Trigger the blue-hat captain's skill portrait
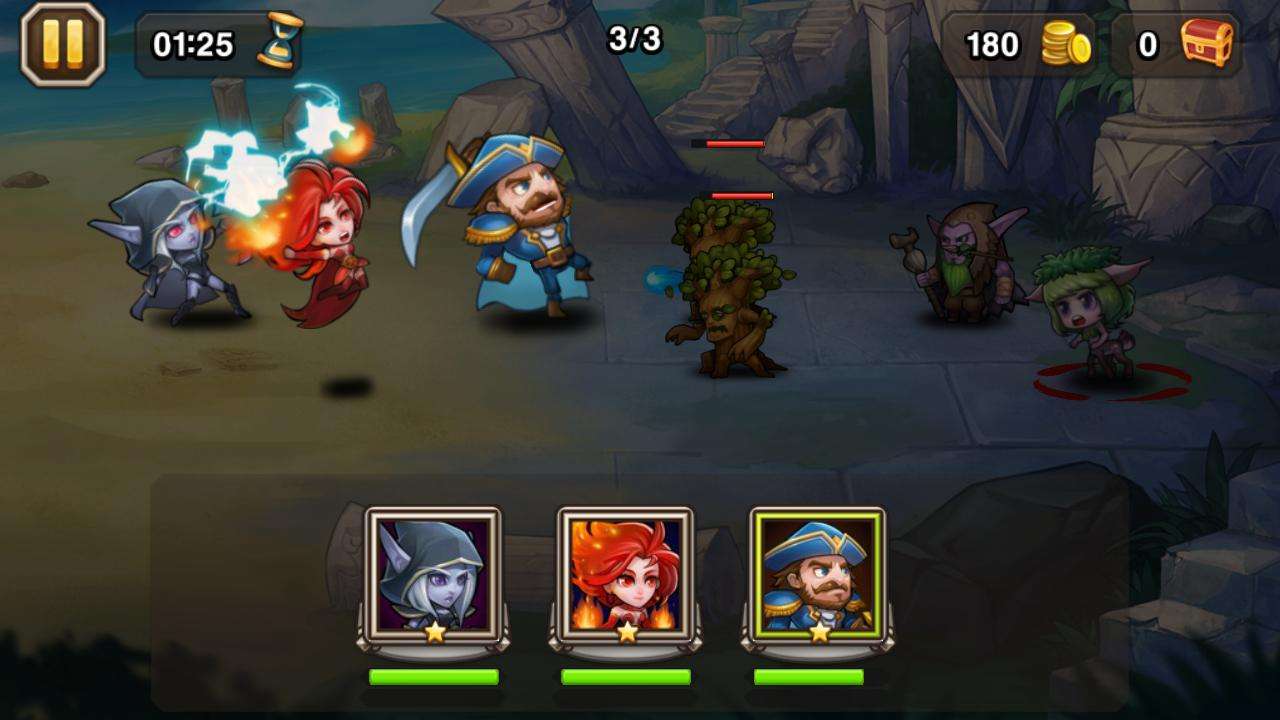Image resolution: width=1280 pixels, height=720 pixels. 817,575
